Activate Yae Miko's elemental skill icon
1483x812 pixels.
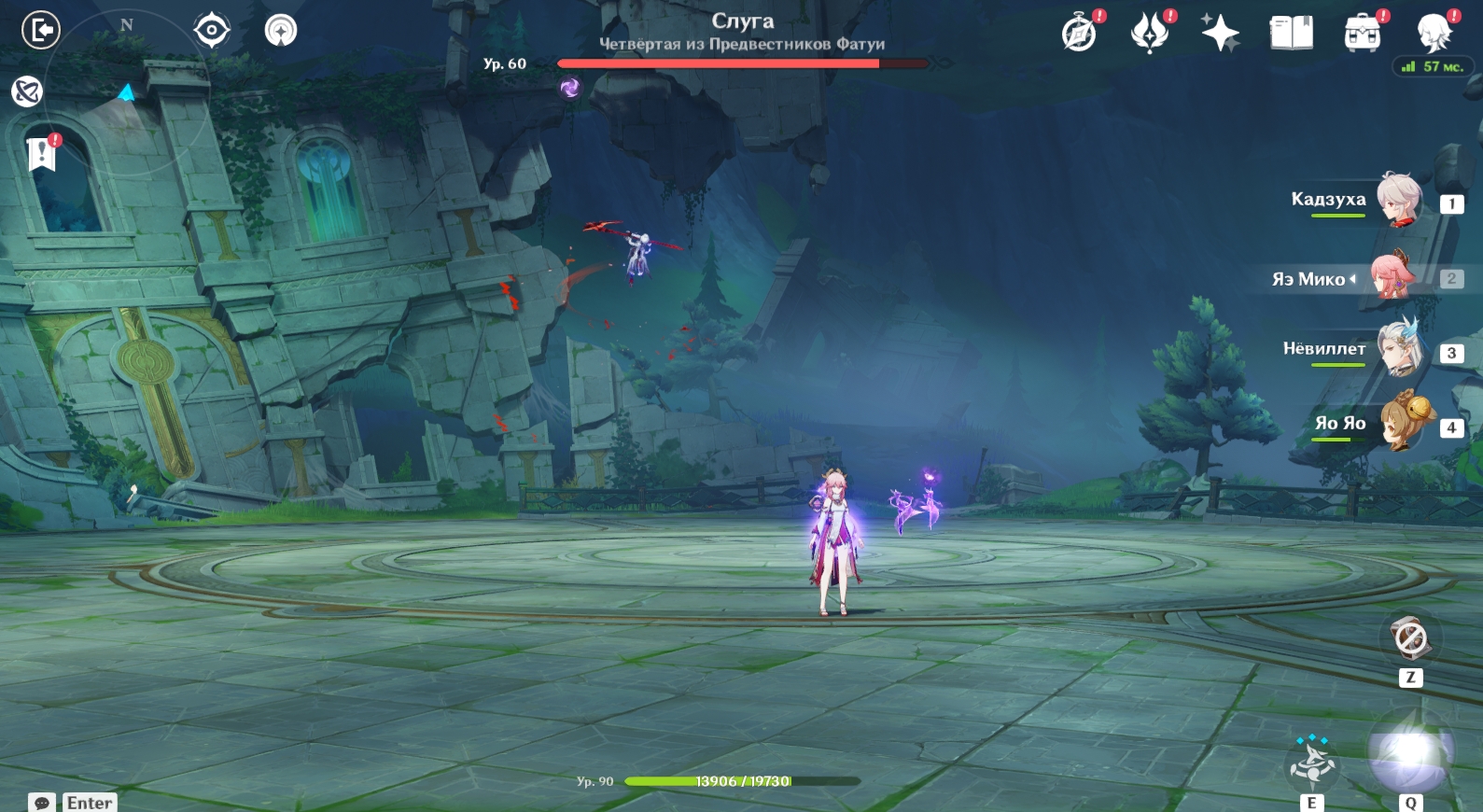(x=1312, y=761)
